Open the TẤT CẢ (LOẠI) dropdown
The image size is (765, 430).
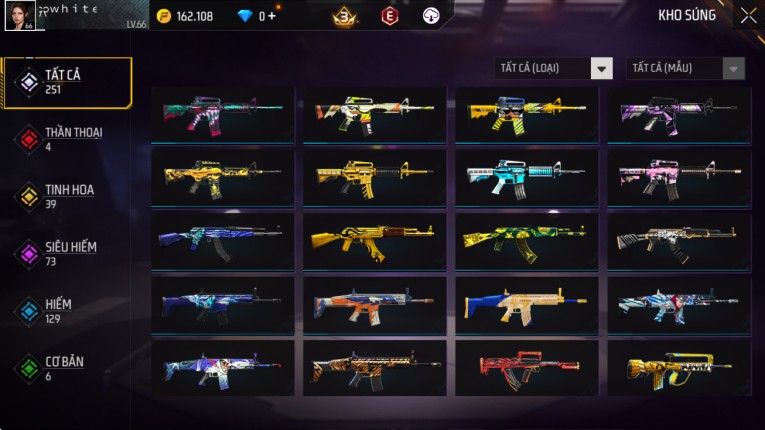(554, 68)
